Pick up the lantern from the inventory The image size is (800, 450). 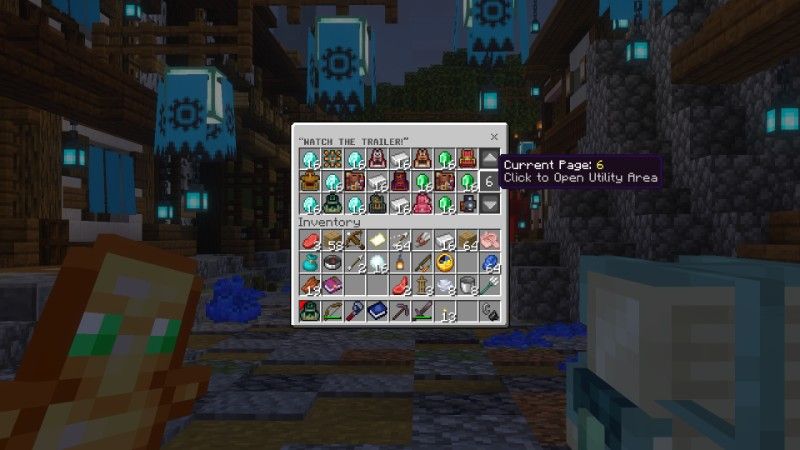pos(400,264)
